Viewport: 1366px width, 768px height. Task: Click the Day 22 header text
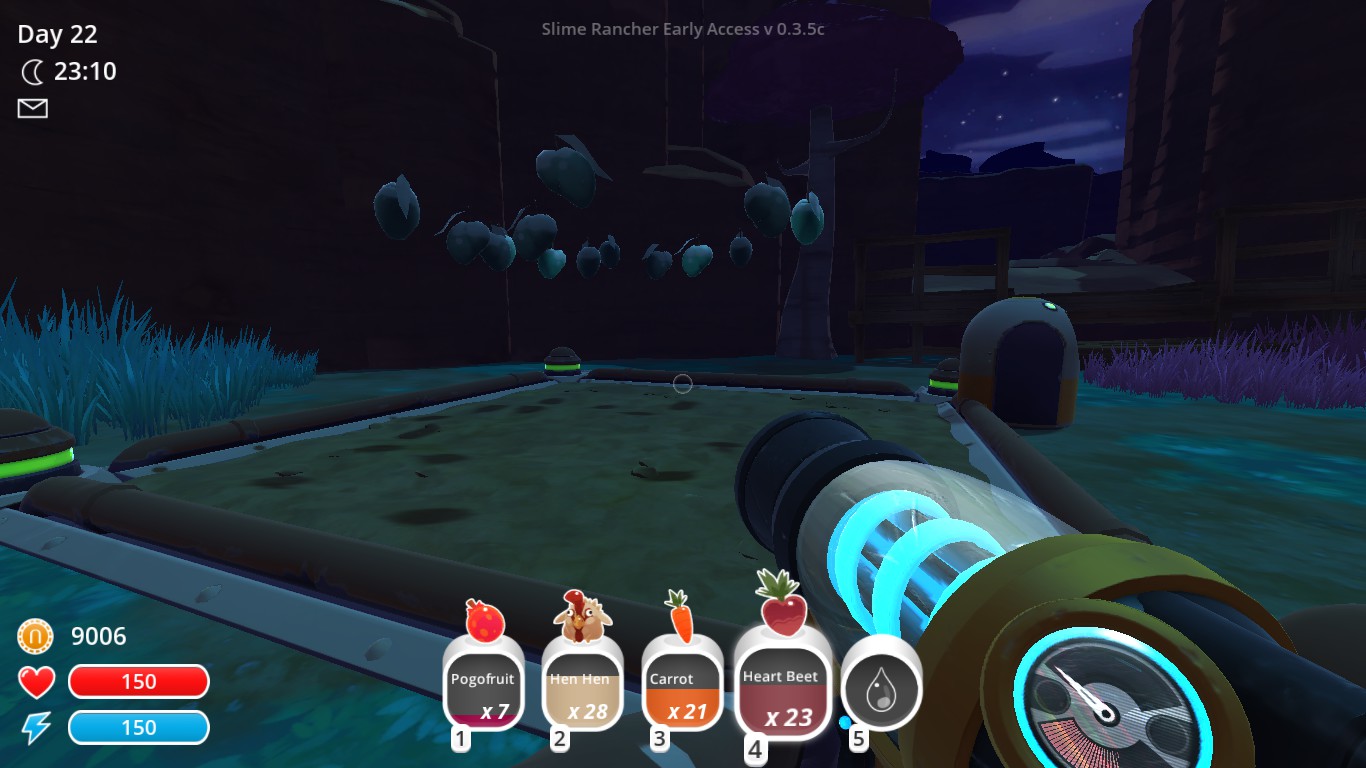[55, 34]
